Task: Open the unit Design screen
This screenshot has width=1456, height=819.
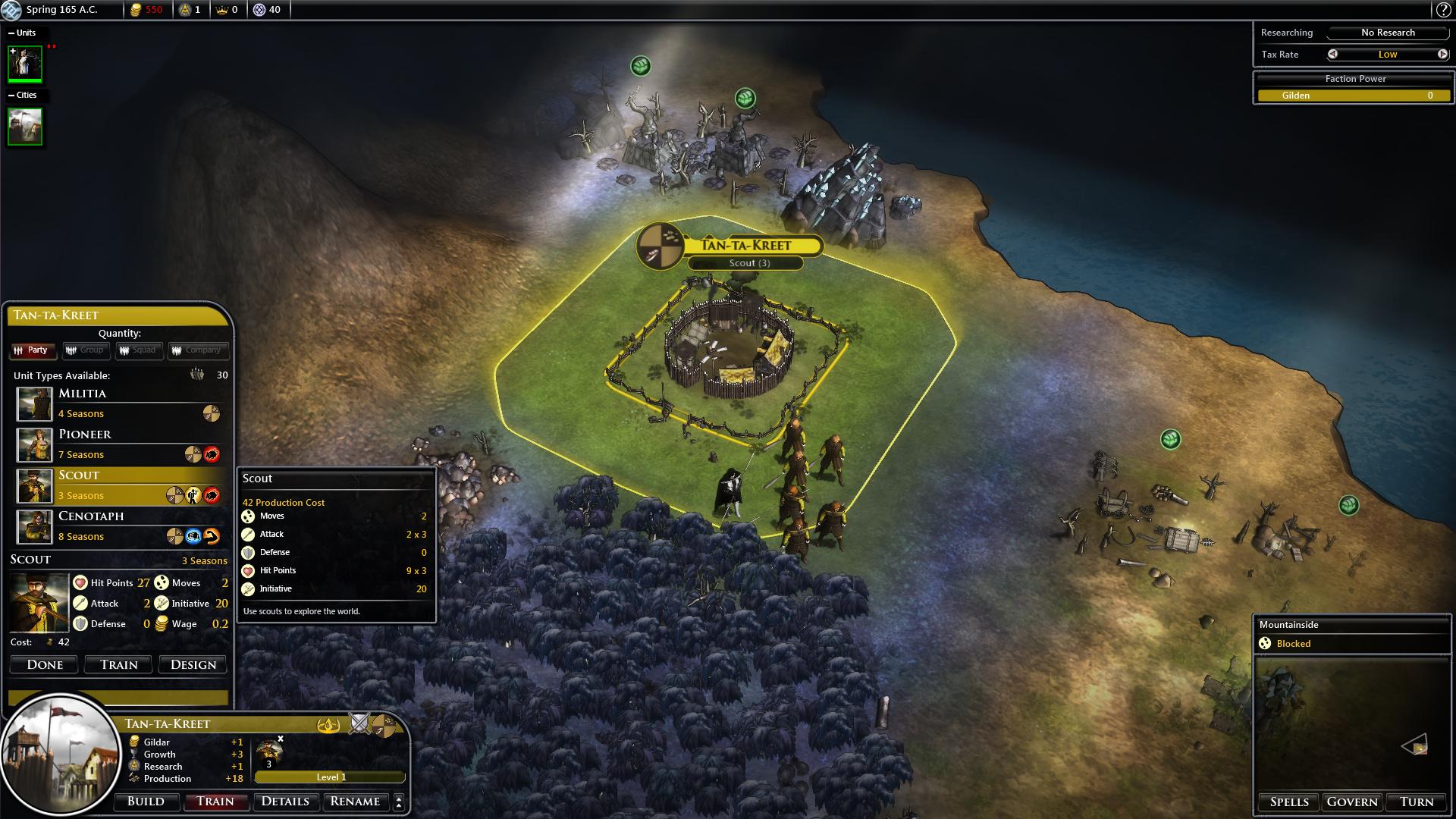Action: click(193, 665)
